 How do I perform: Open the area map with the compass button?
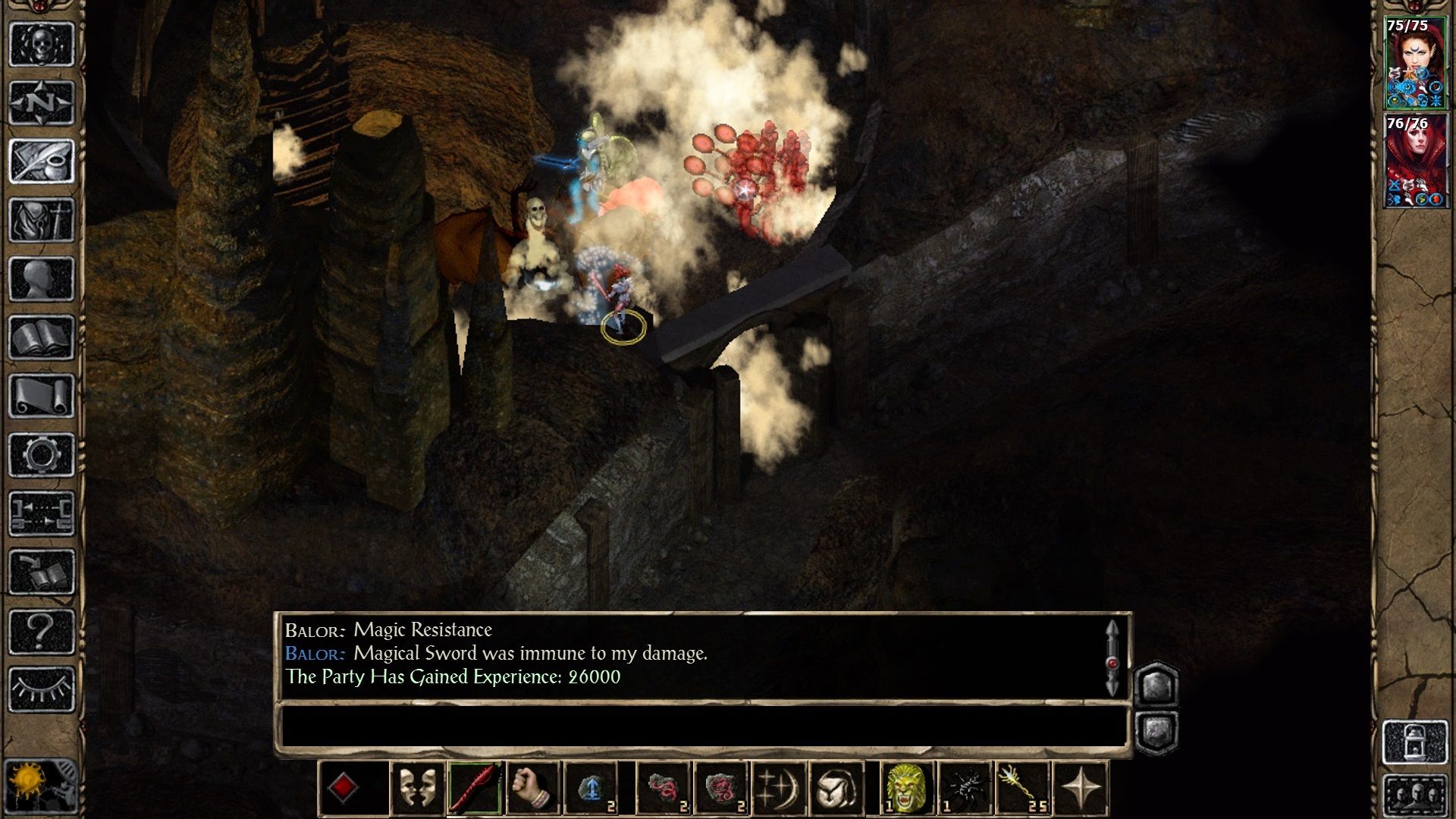point(42,102)
